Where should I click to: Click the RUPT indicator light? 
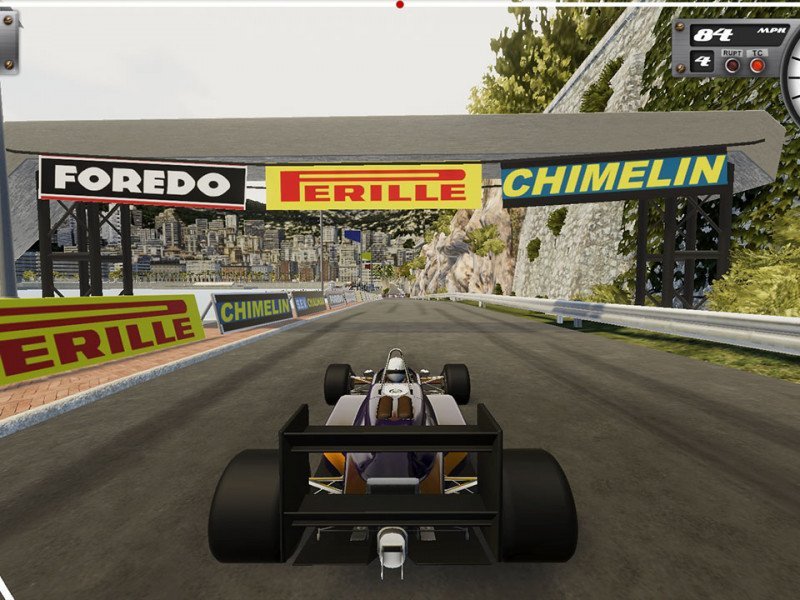pos(732,66)
